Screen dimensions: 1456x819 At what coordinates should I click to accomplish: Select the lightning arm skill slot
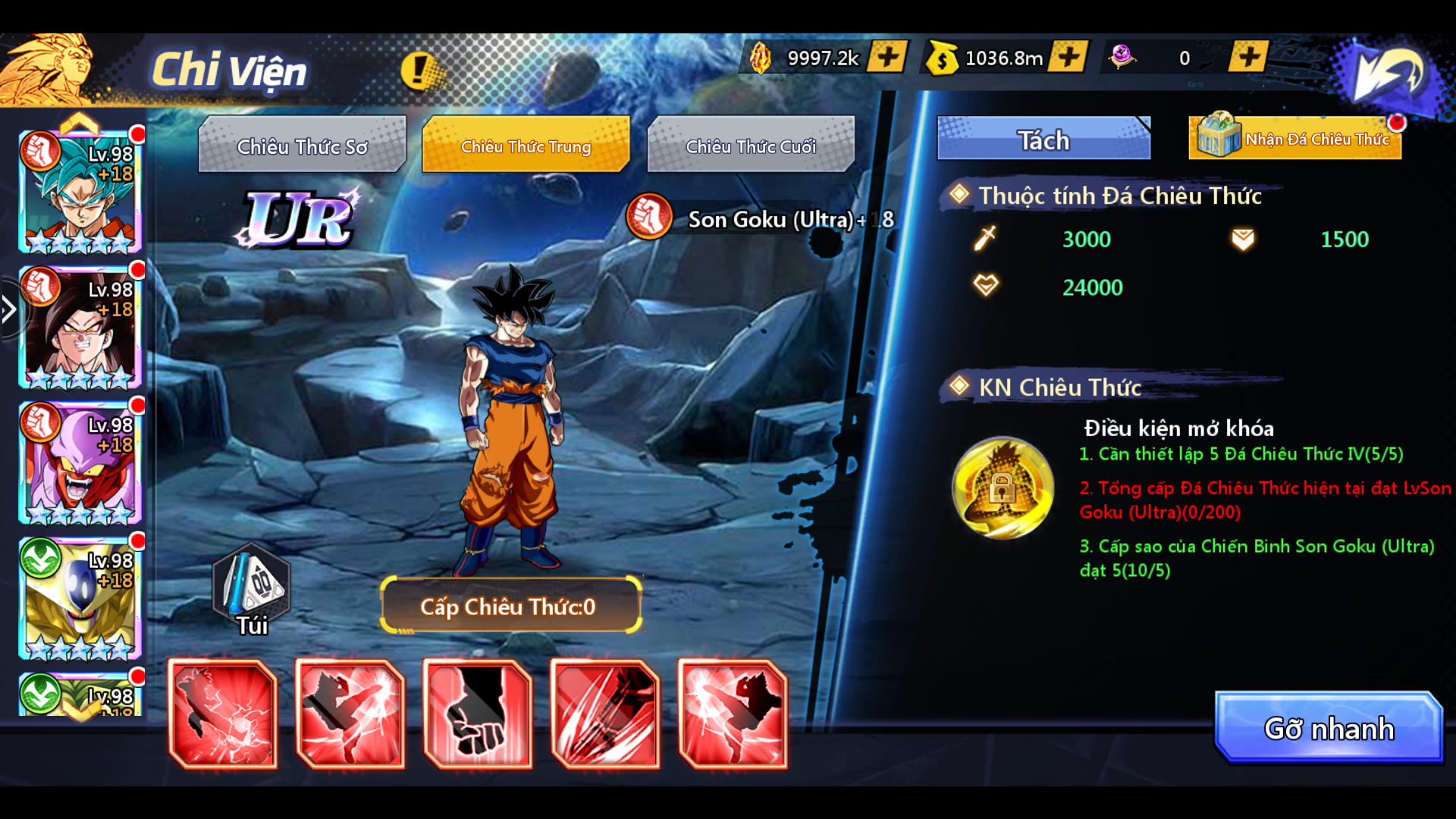click(223, 714)
